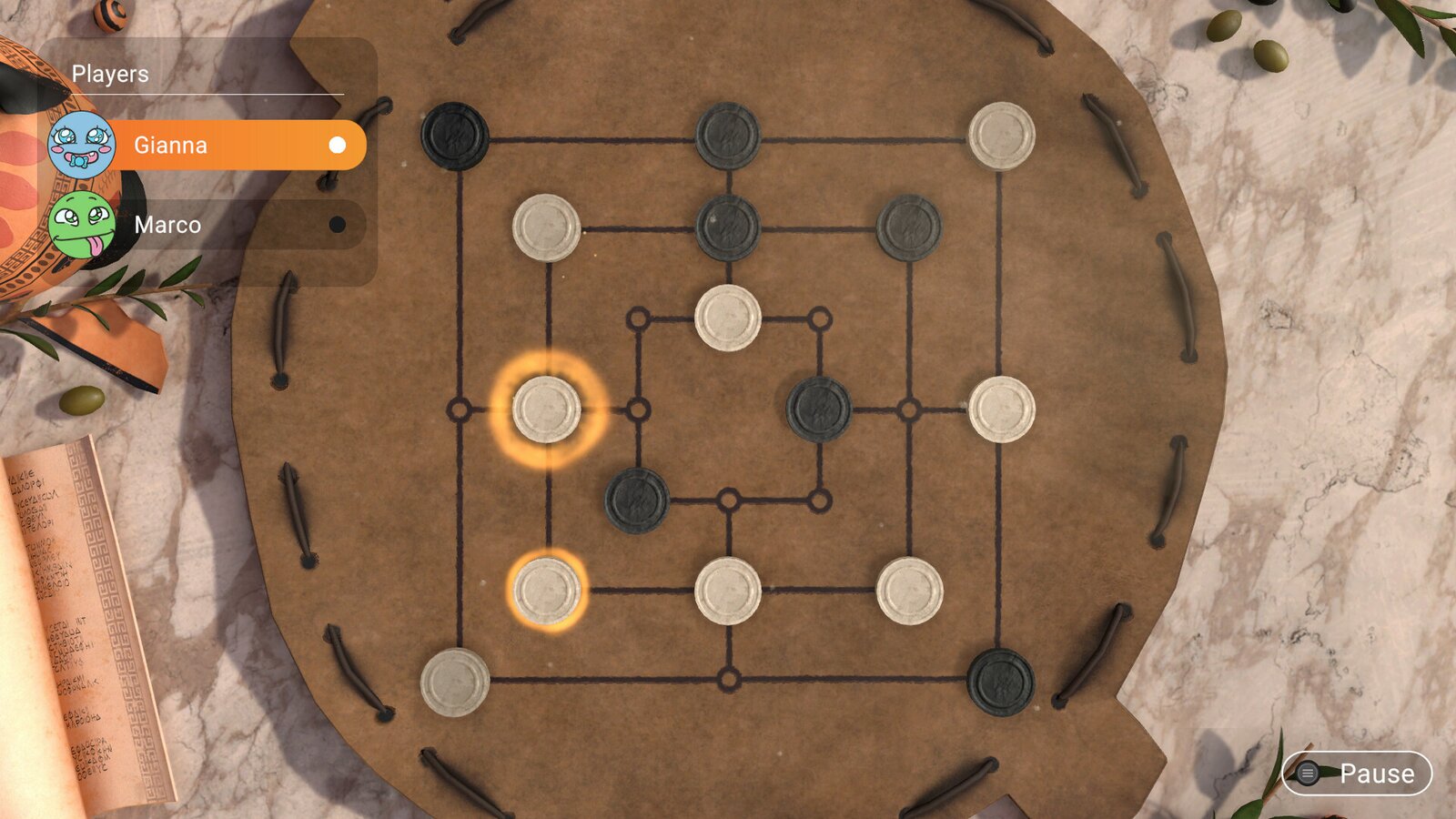Click Gianna's name label

click(169, 145)
